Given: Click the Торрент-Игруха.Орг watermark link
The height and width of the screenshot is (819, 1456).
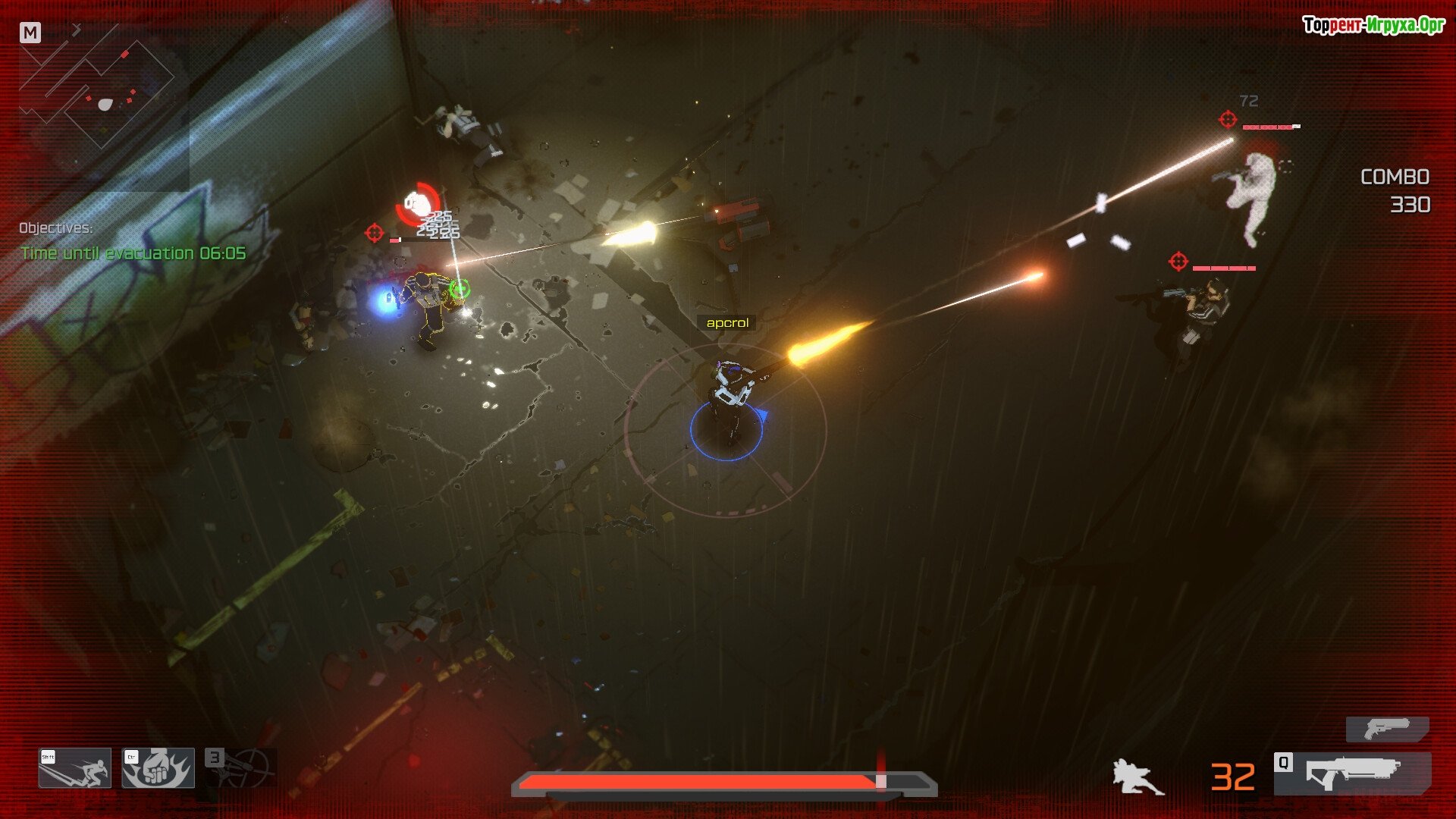Looking at the screenshot, I should point(1373,25).
